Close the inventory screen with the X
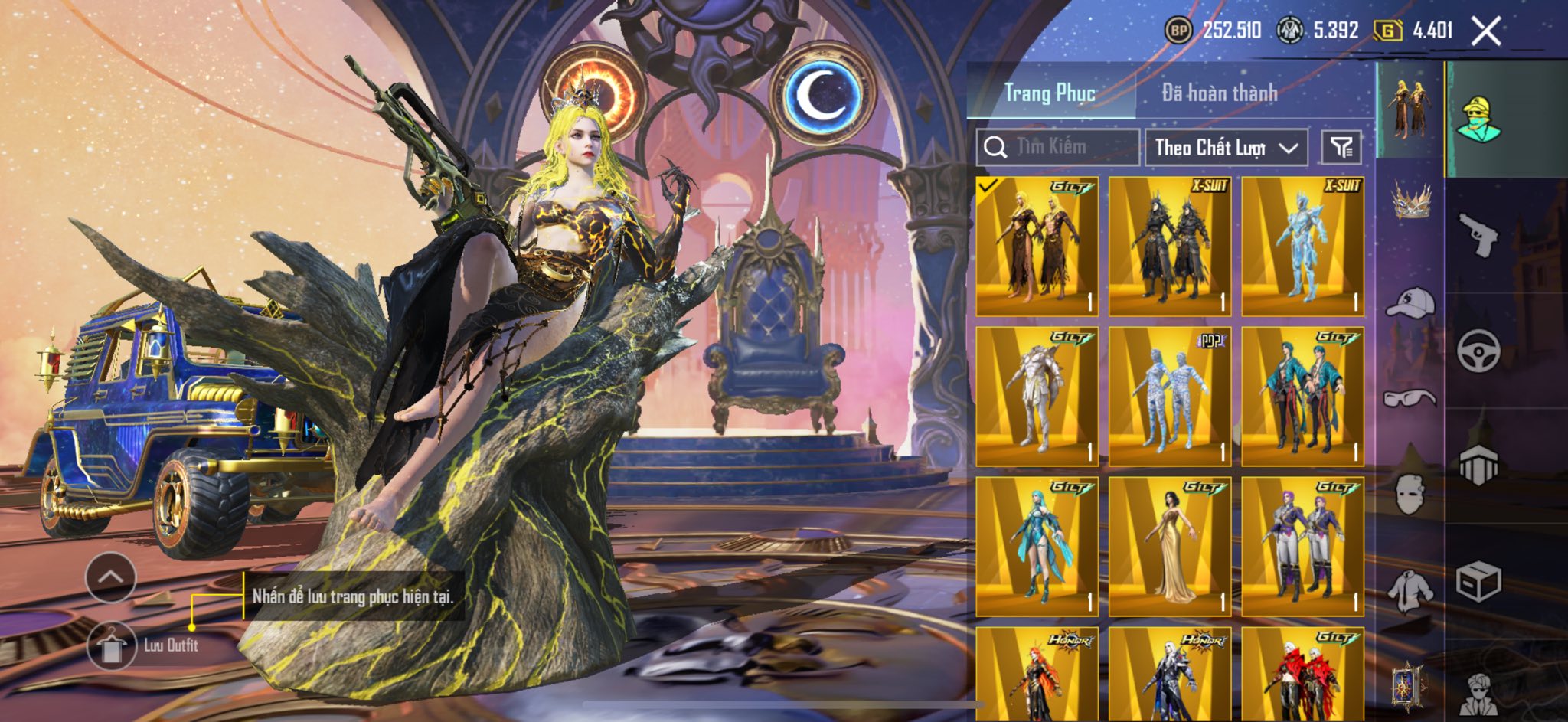 coord(1486,31)
